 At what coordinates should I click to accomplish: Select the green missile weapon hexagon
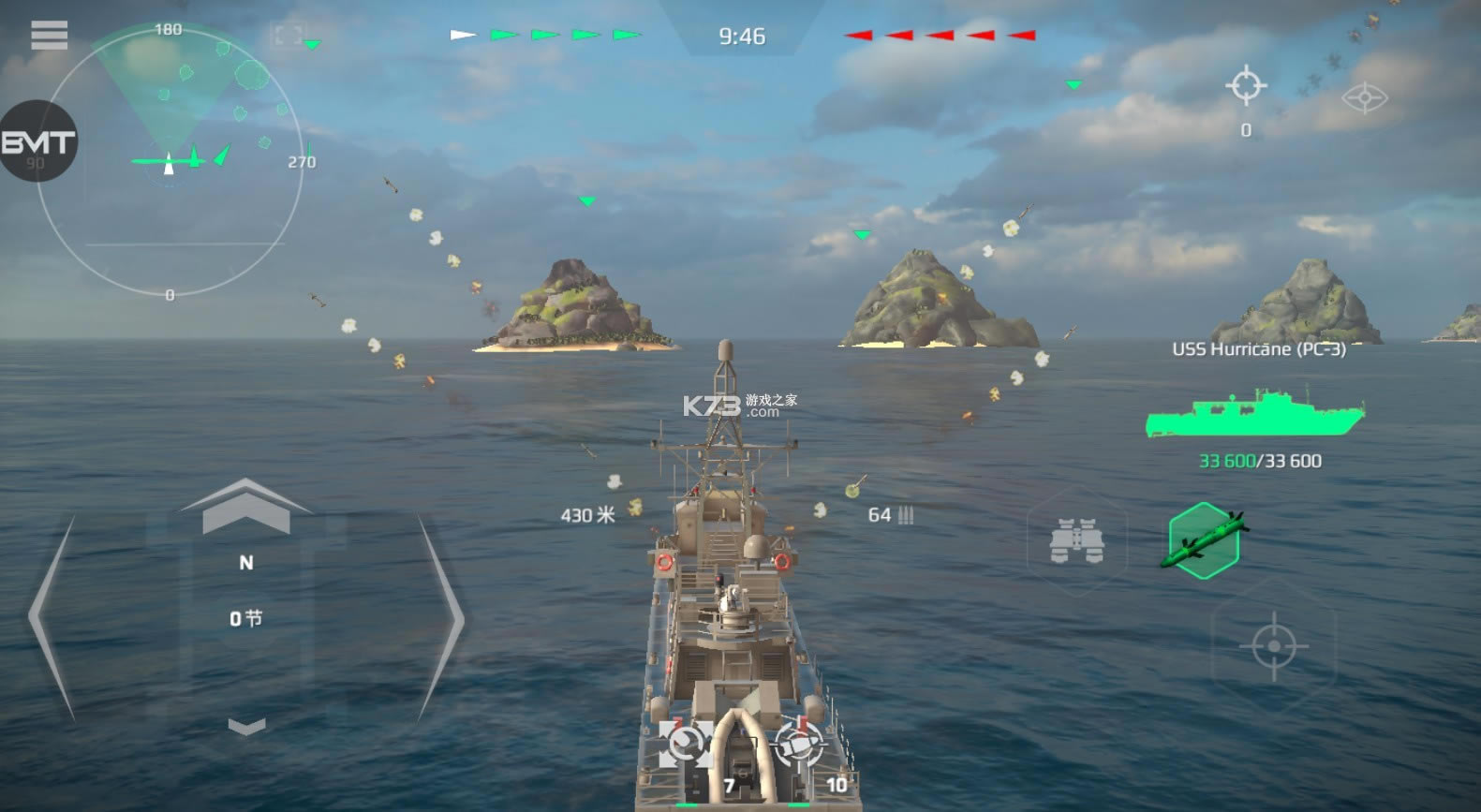(x=1205, y=541)
